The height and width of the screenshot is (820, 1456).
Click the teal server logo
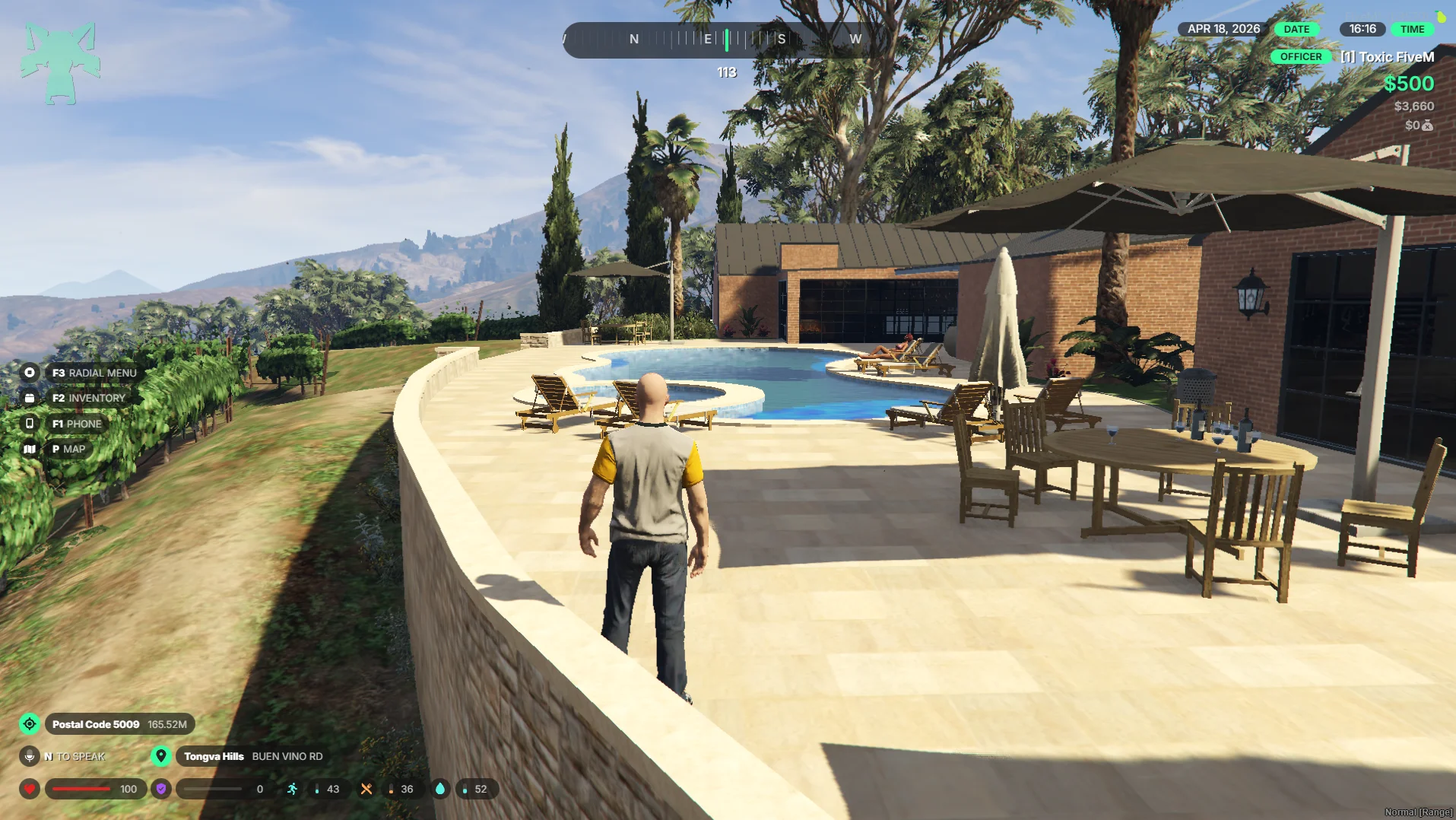[x=60, y=62]
